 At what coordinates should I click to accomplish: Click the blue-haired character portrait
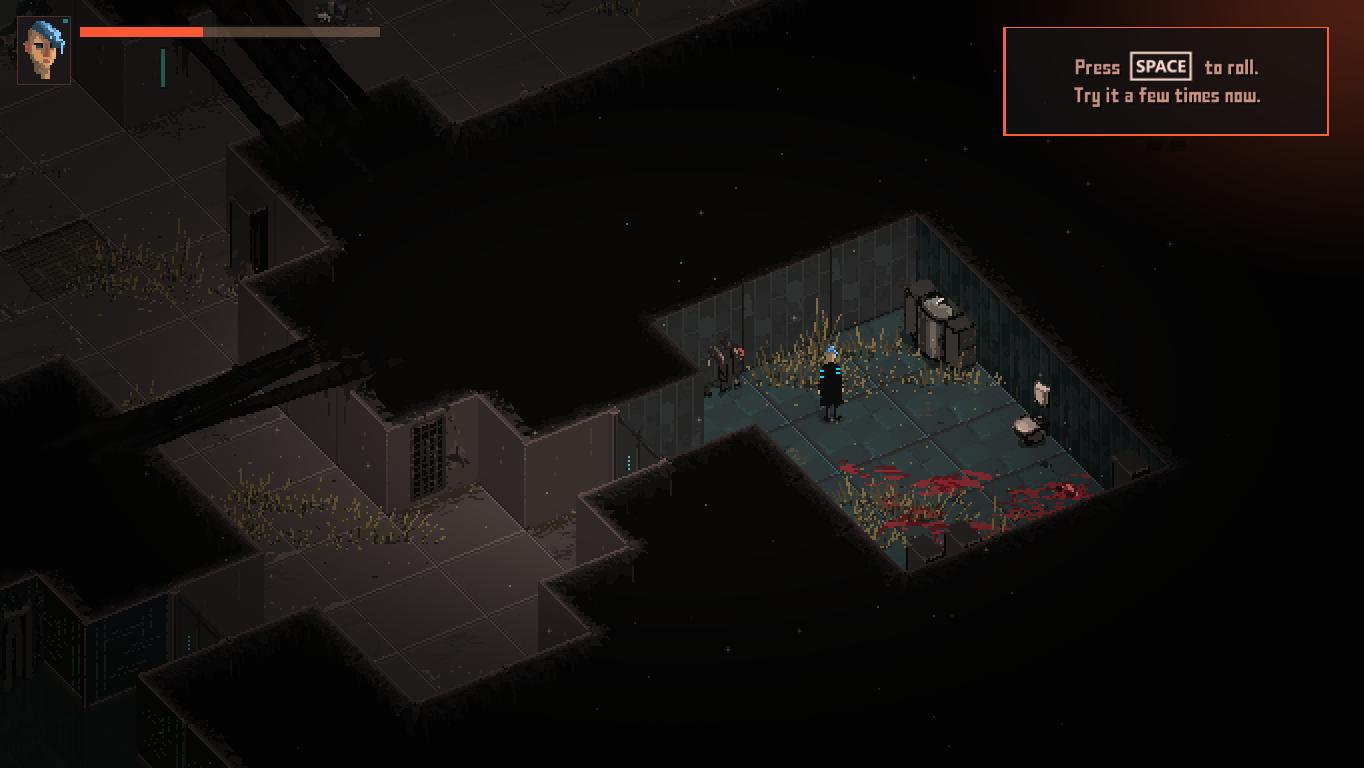[x=44, y=50]
